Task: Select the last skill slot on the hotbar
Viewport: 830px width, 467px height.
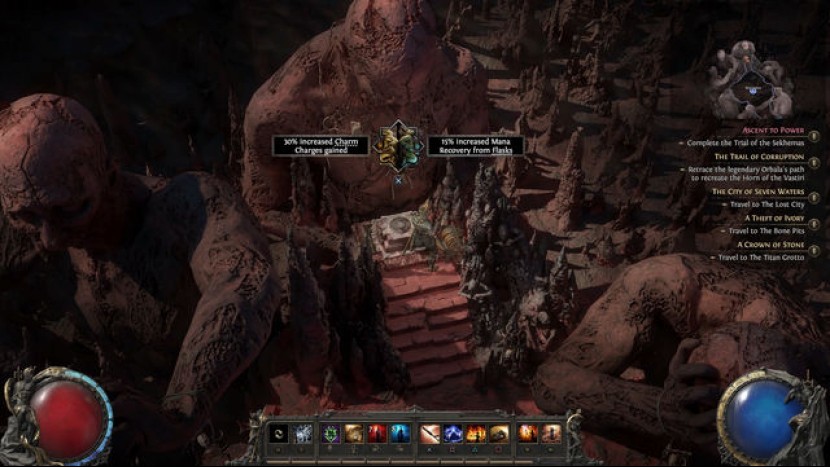Action: (551, 433)
